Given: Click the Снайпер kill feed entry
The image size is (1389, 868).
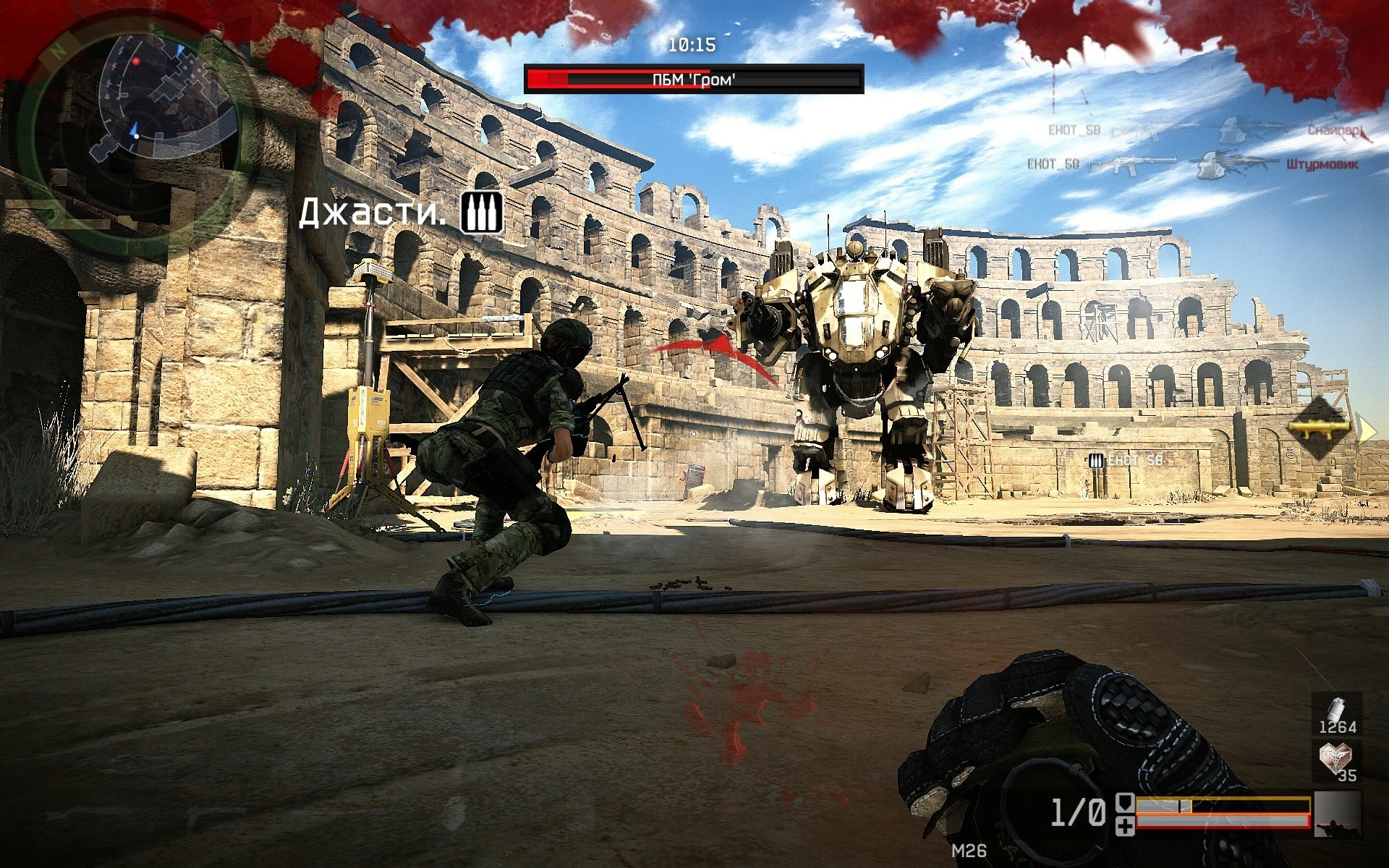Looking at the screenshot, I should [1335, 131].
